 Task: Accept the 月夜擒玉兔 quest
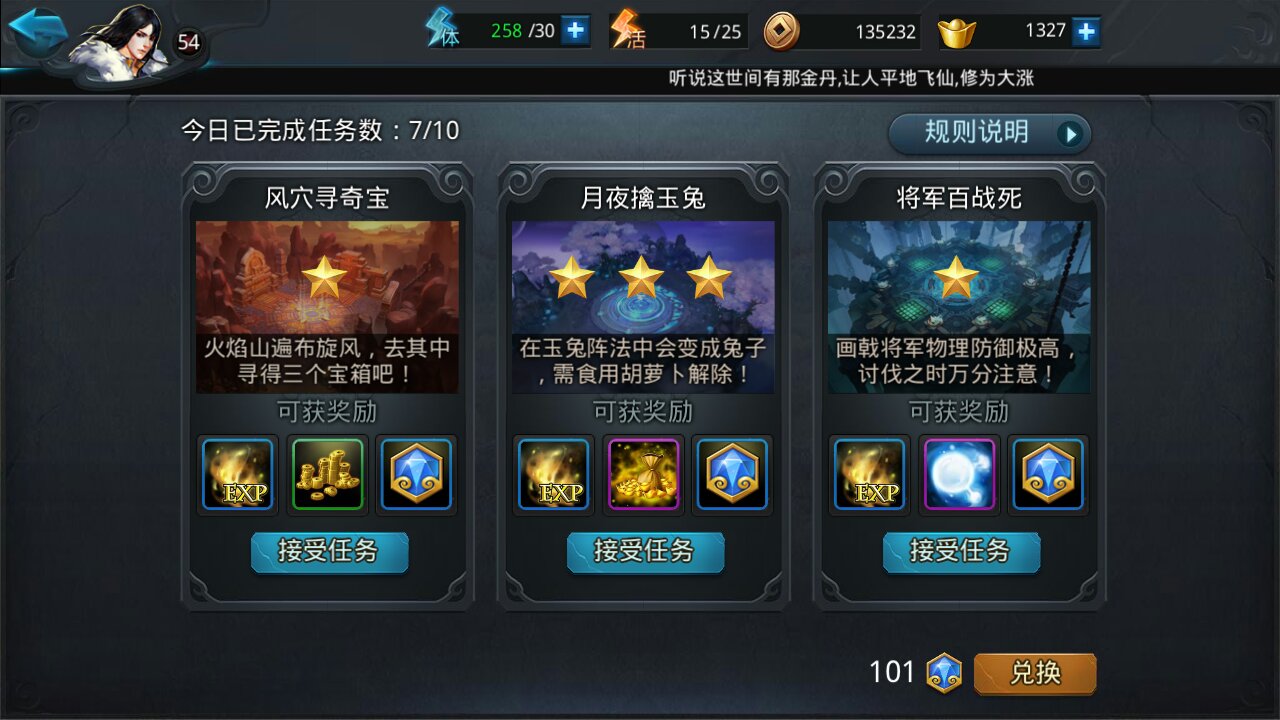645,551
